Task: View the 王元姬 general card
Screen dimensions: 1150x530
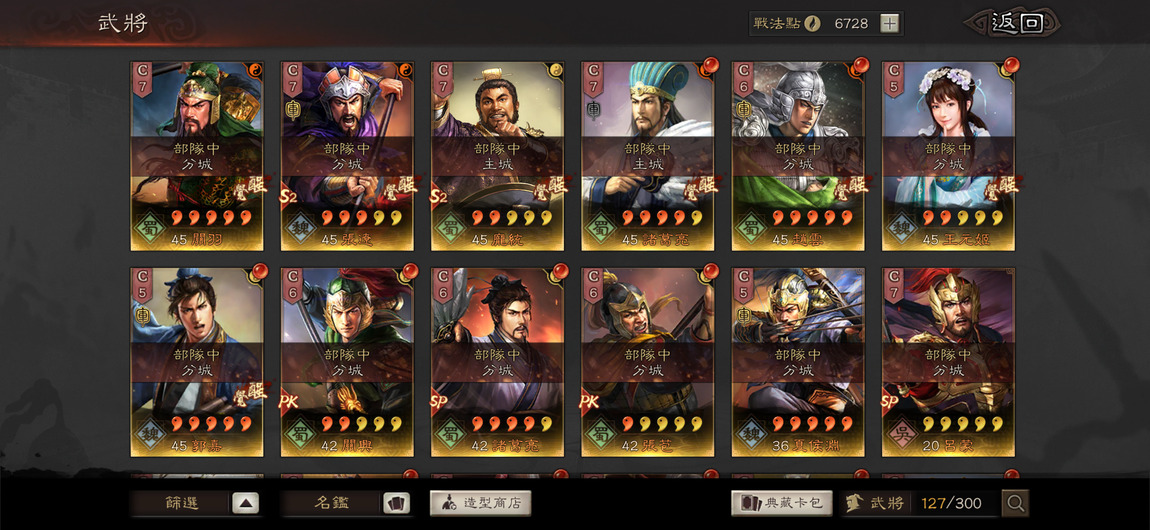Action: (x=948, y=155)
